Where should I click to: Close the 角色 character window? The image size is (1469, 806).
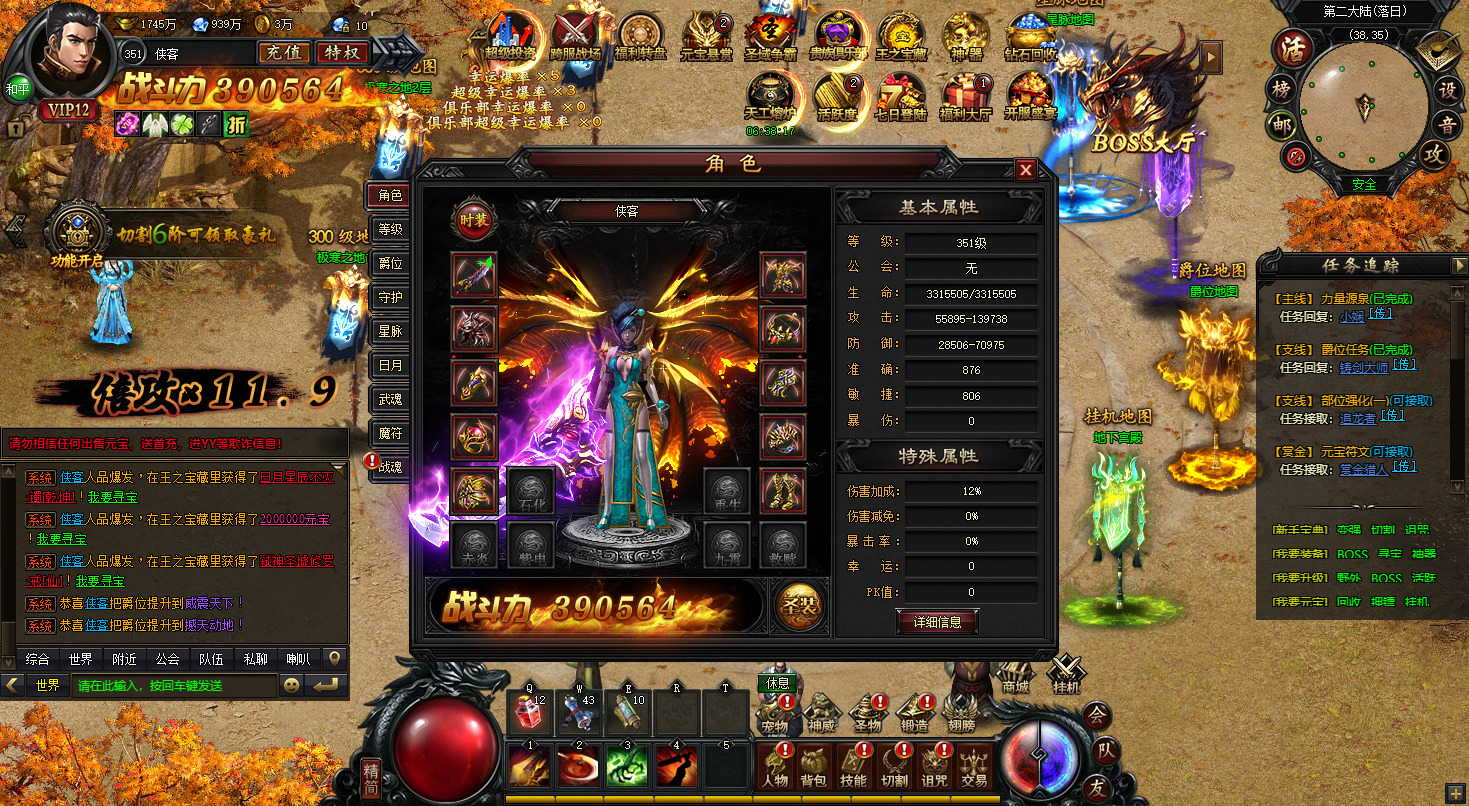[1025, 170]
